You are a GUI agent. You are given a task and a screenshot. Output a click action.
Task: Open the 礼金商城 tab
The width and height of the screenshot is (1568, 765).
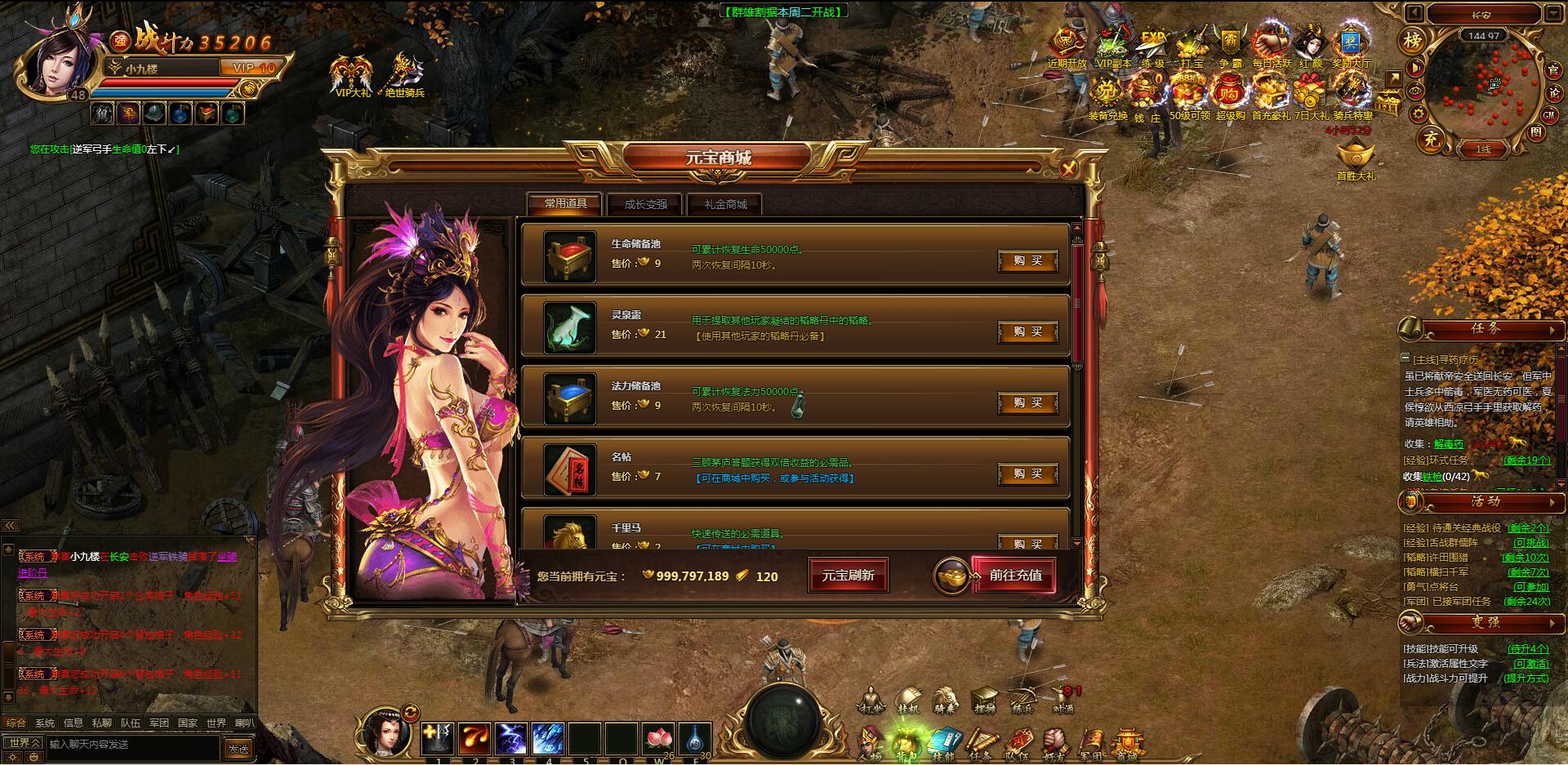[725, 204]
